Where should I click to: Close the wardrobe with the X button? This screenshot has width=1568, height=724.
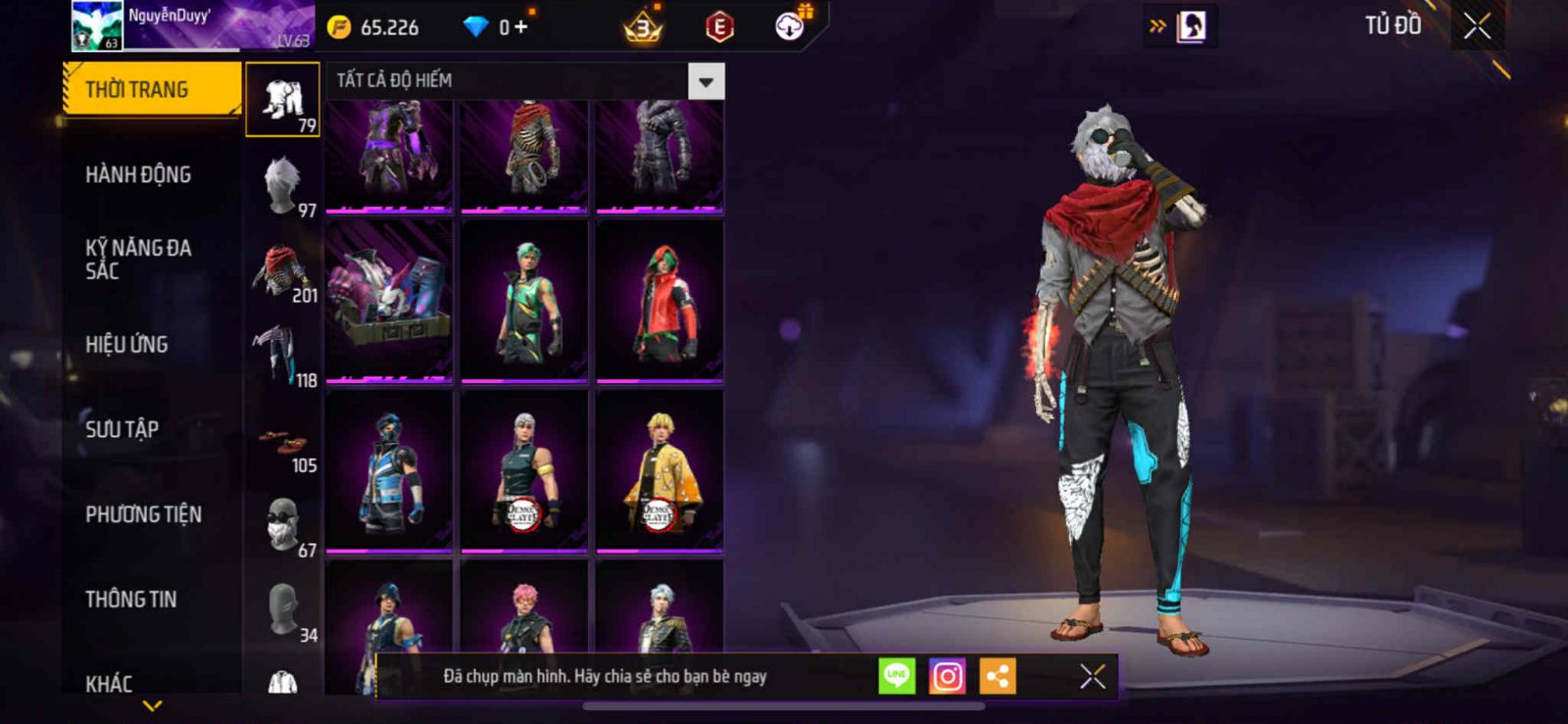point(1477,26)
